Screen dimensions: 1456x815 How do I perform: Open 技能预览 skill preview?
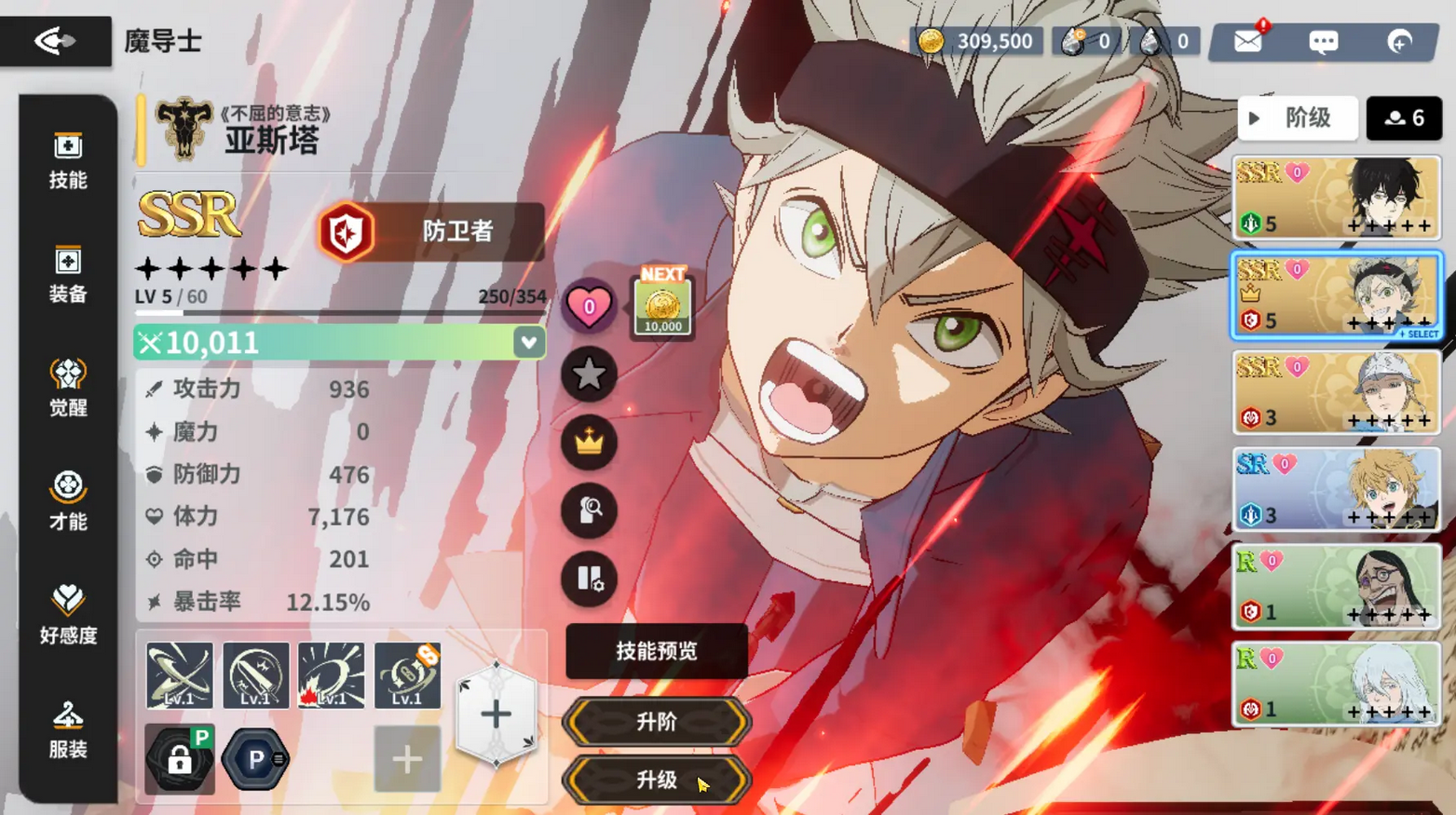(656, 651)
